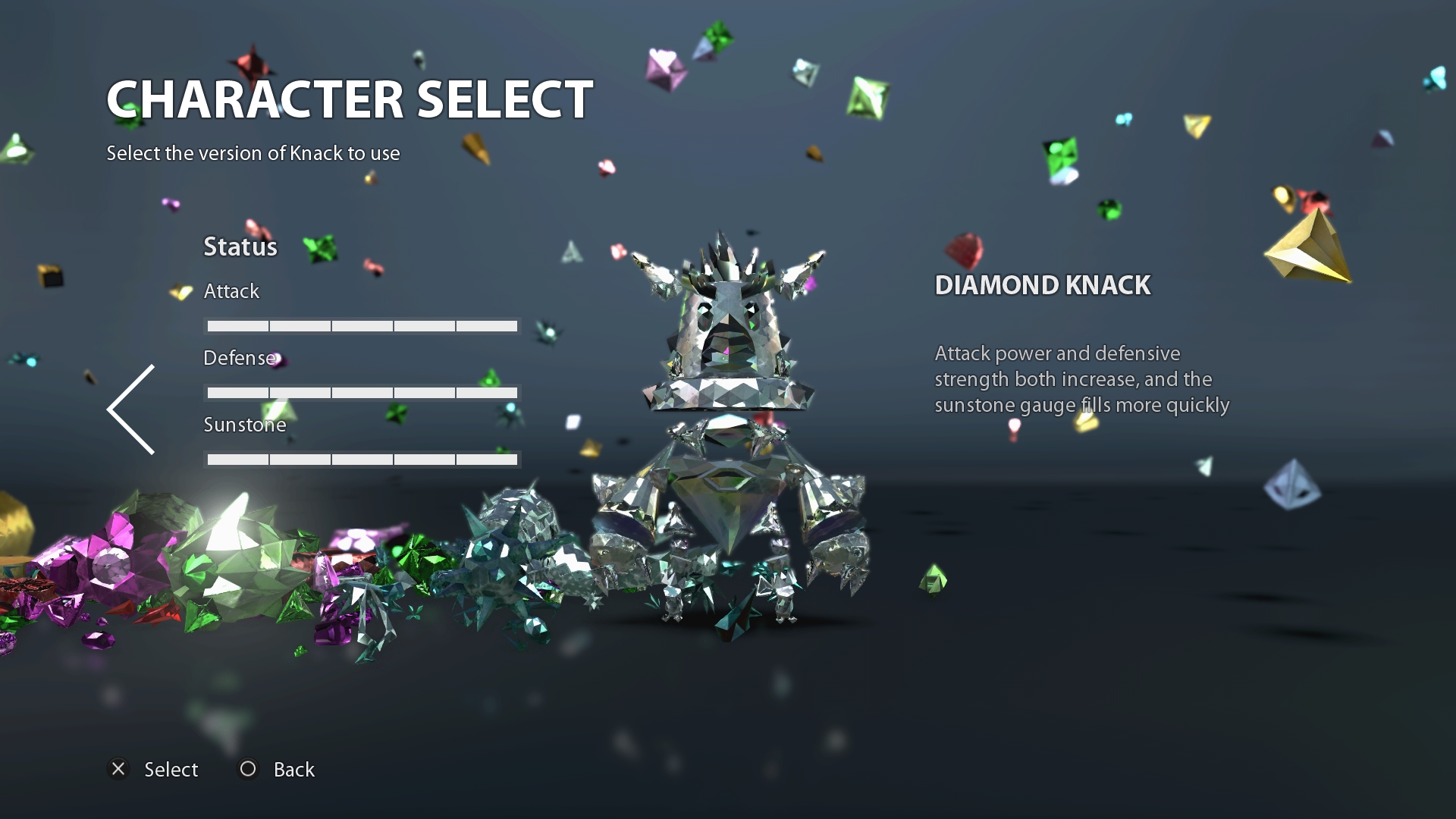
Task: Click the left arrow to show previous Knack
Action: pyautogui.click(x=131, y=409)
